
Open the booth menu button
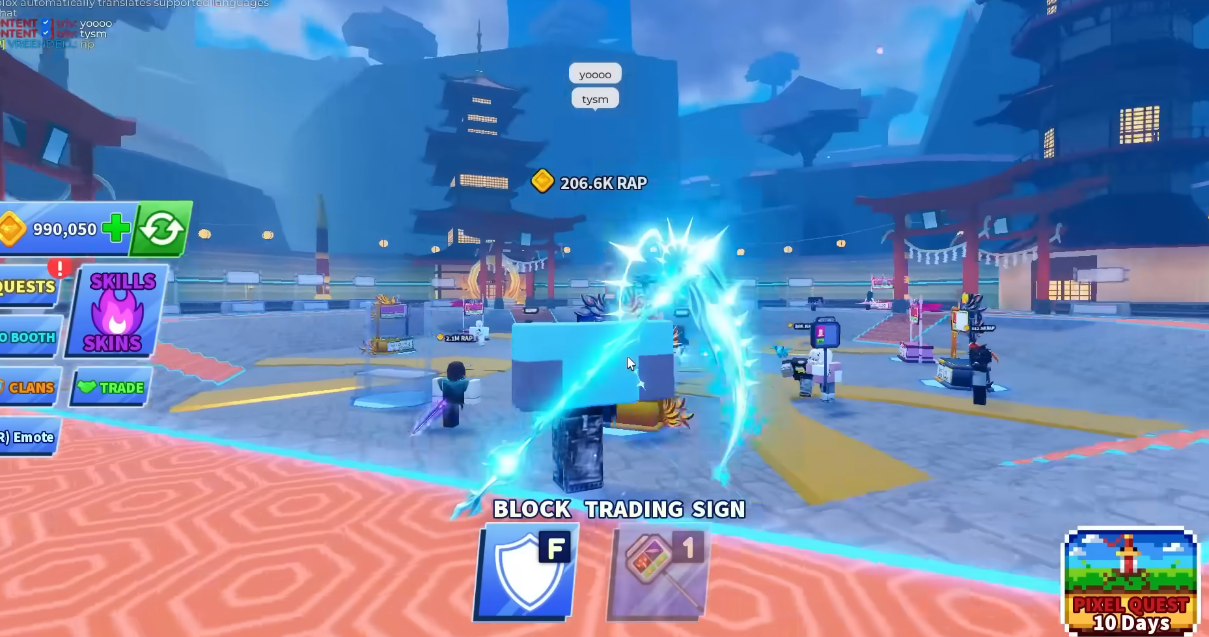28,337
